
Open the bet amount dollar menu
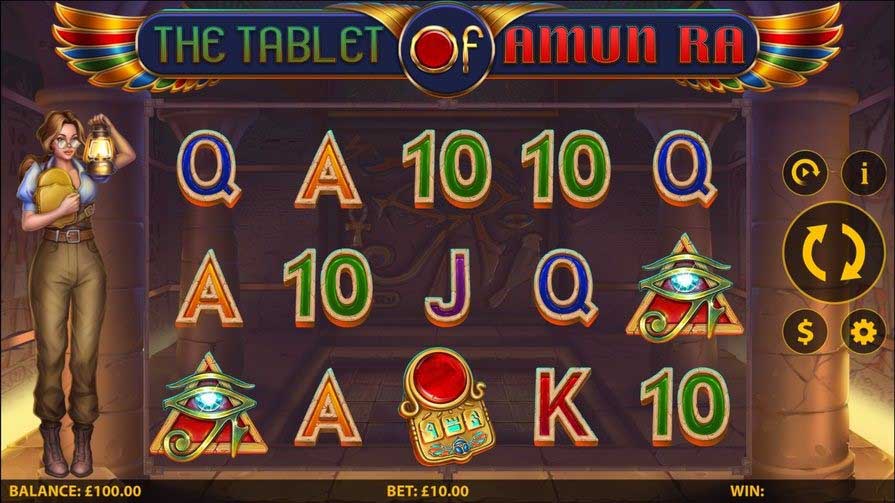click(804, 330)
